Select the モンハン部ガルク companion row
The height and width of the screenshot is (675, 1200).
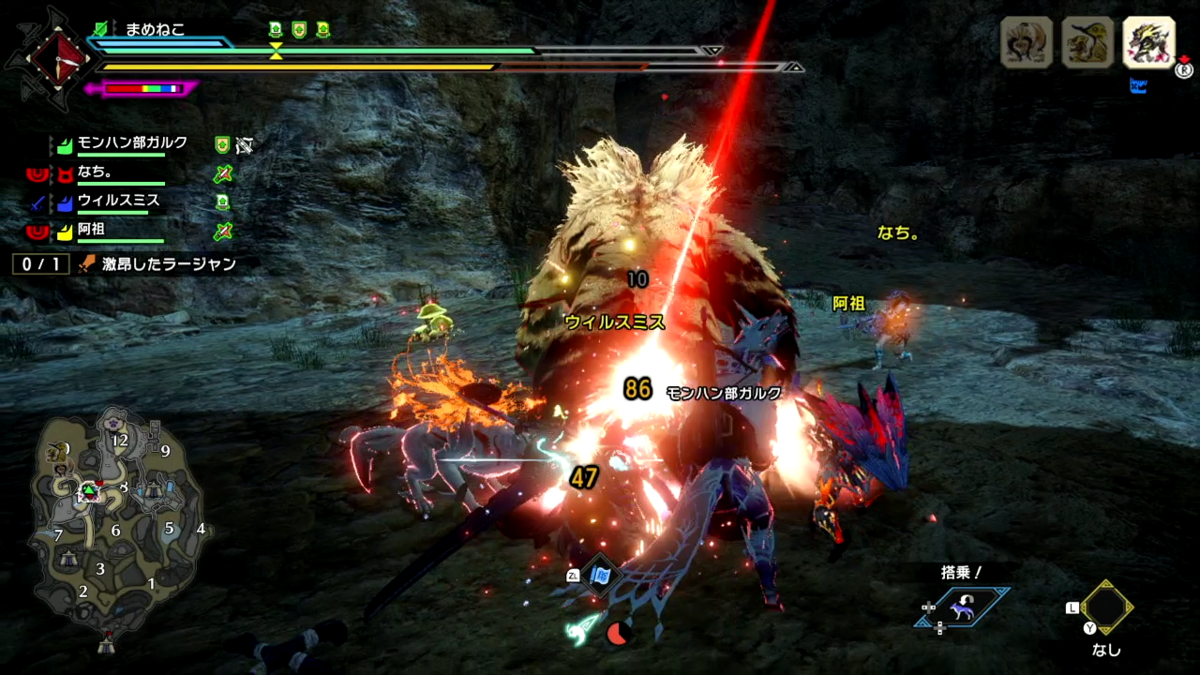132,144
